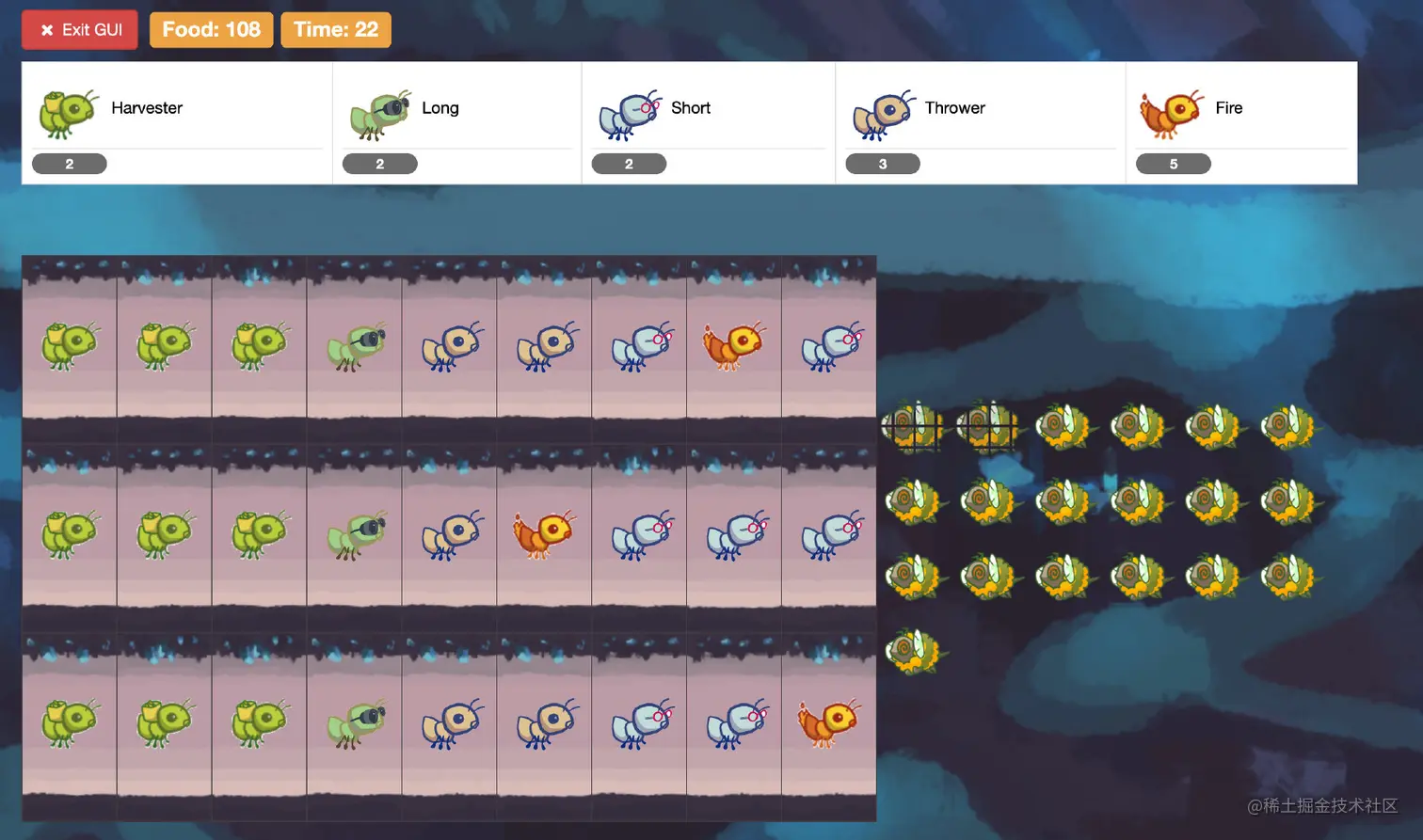This screenshot has height=840, width=1423.
Task: Select the Harvester ant card
Action: pos(177,122)
